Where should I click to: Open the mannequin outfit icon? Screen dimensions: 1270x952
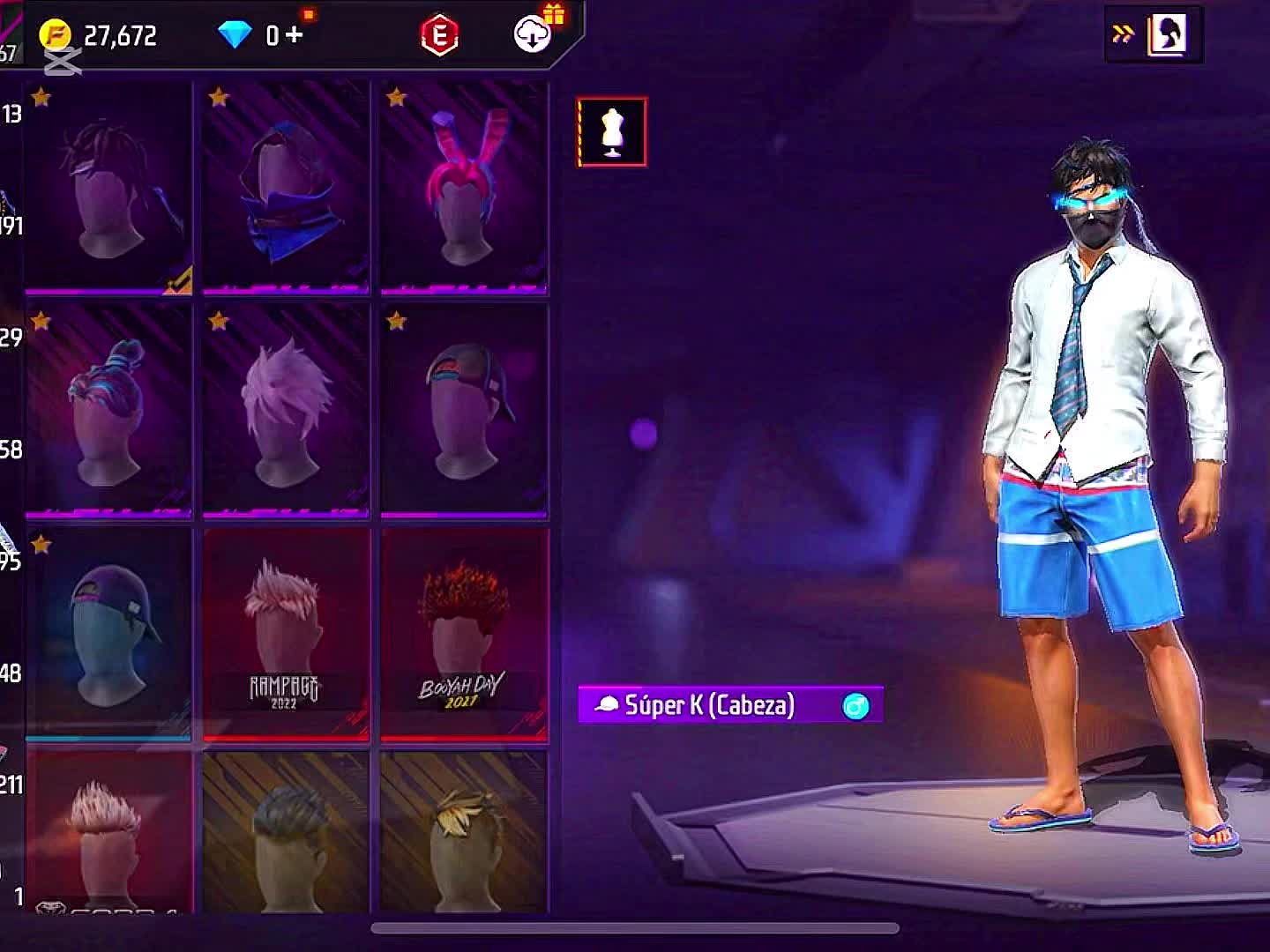612,132
